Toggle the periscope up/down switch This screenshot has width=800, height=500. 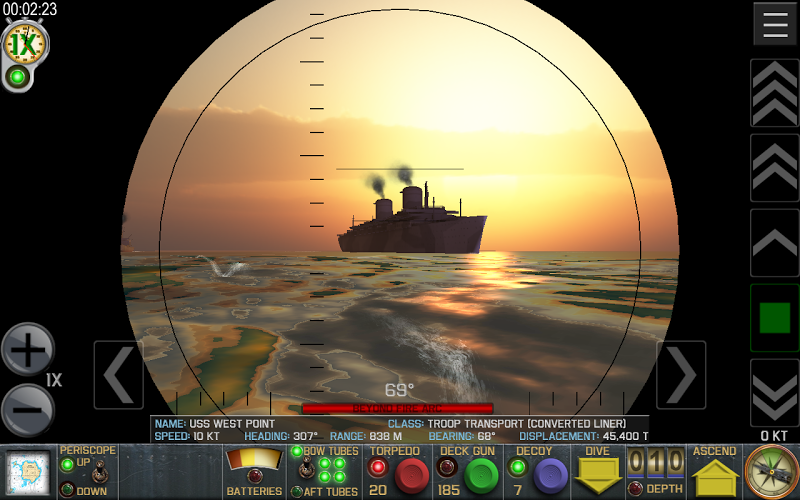[x=100, y=475]
